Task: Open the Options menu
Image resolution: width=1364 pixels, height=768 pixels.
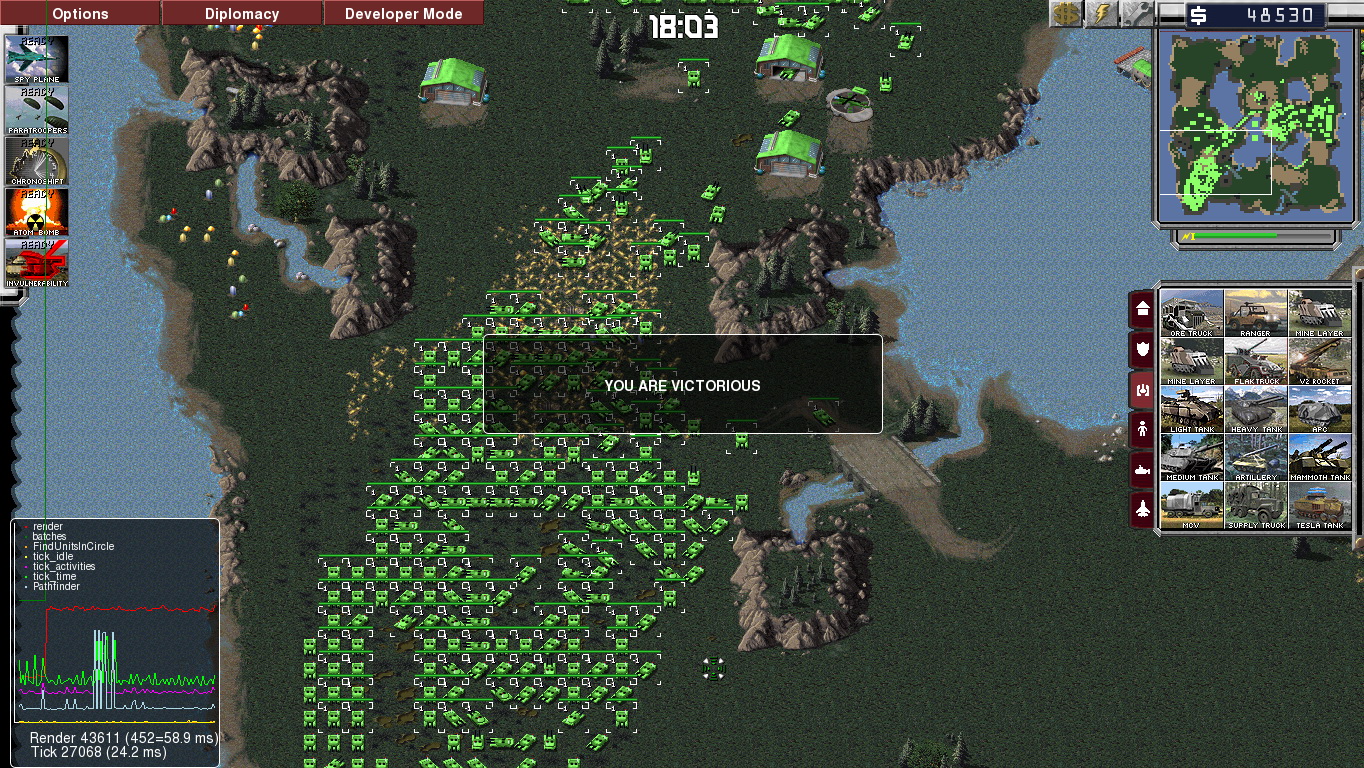Action: pyautogui.click(x=80, y=14)
